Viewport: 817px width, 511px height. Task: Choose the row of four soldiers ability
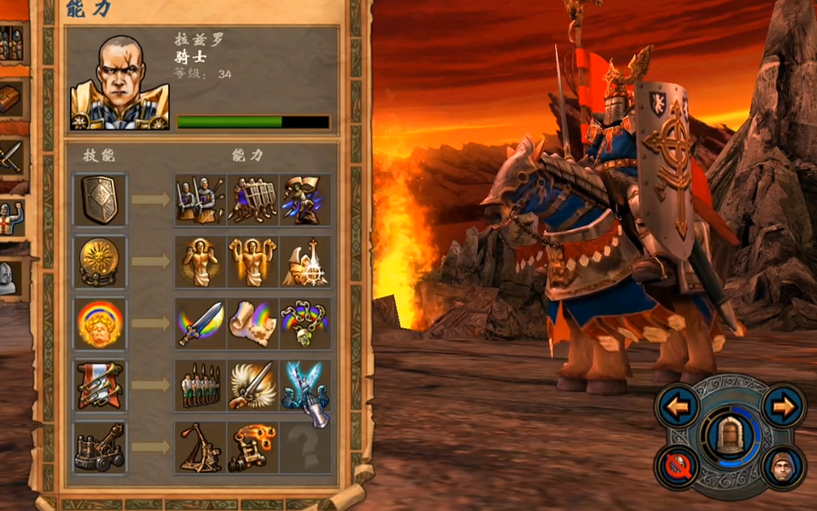pyautogui.click(x=201, y=385)
